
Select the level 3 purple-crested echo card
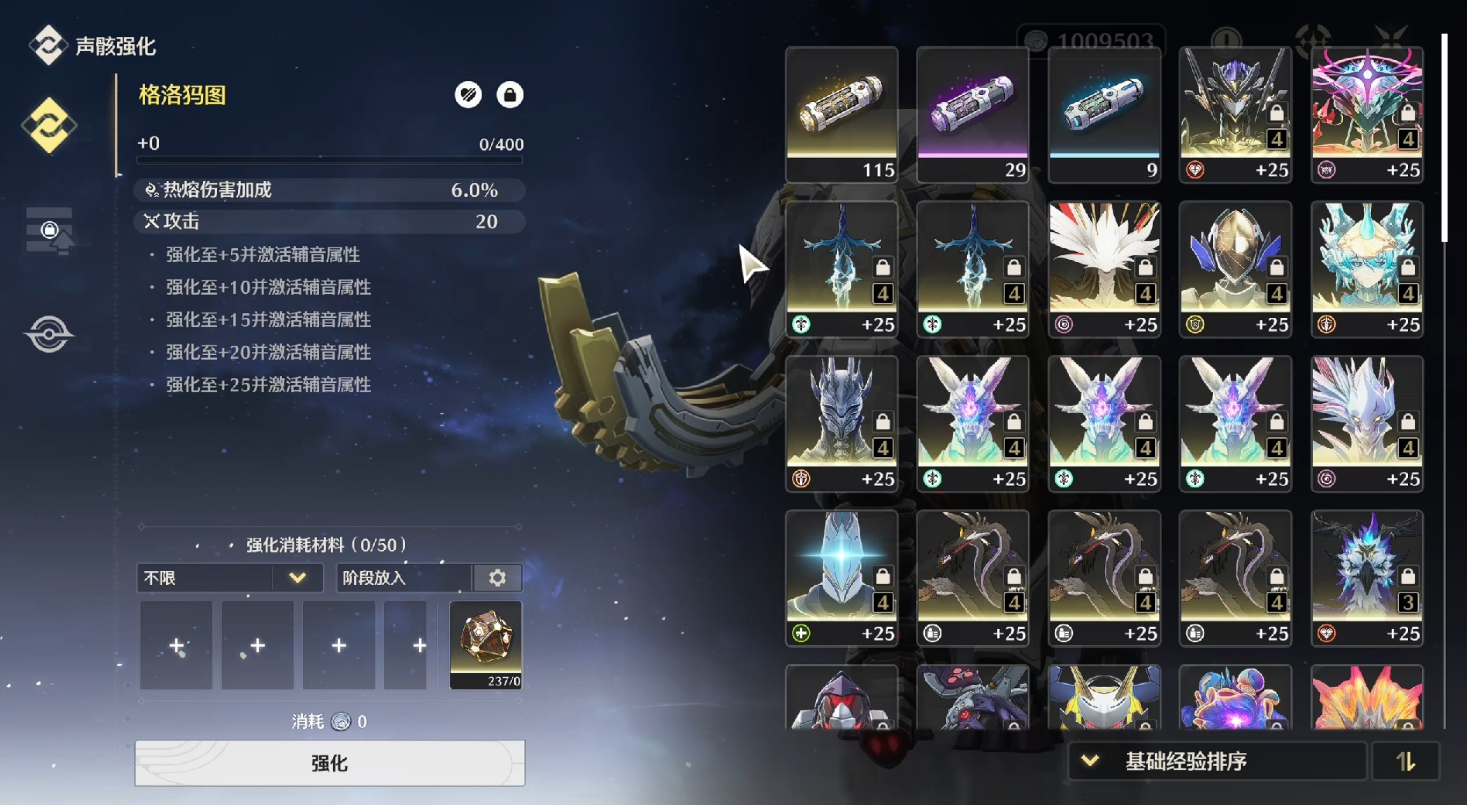(x=1366, y=577)
